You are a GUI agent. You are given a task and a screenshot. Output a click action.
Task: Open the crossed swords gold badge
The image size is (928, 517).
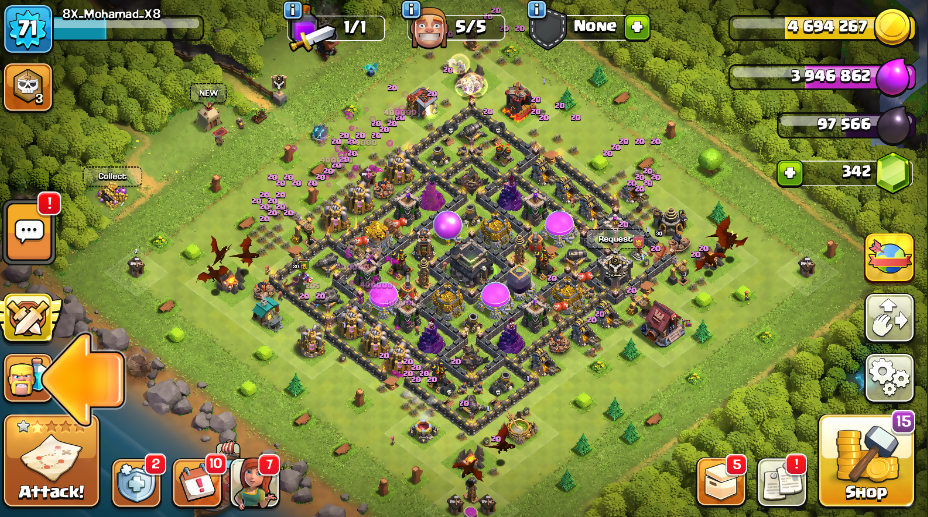tap(27, 318)
